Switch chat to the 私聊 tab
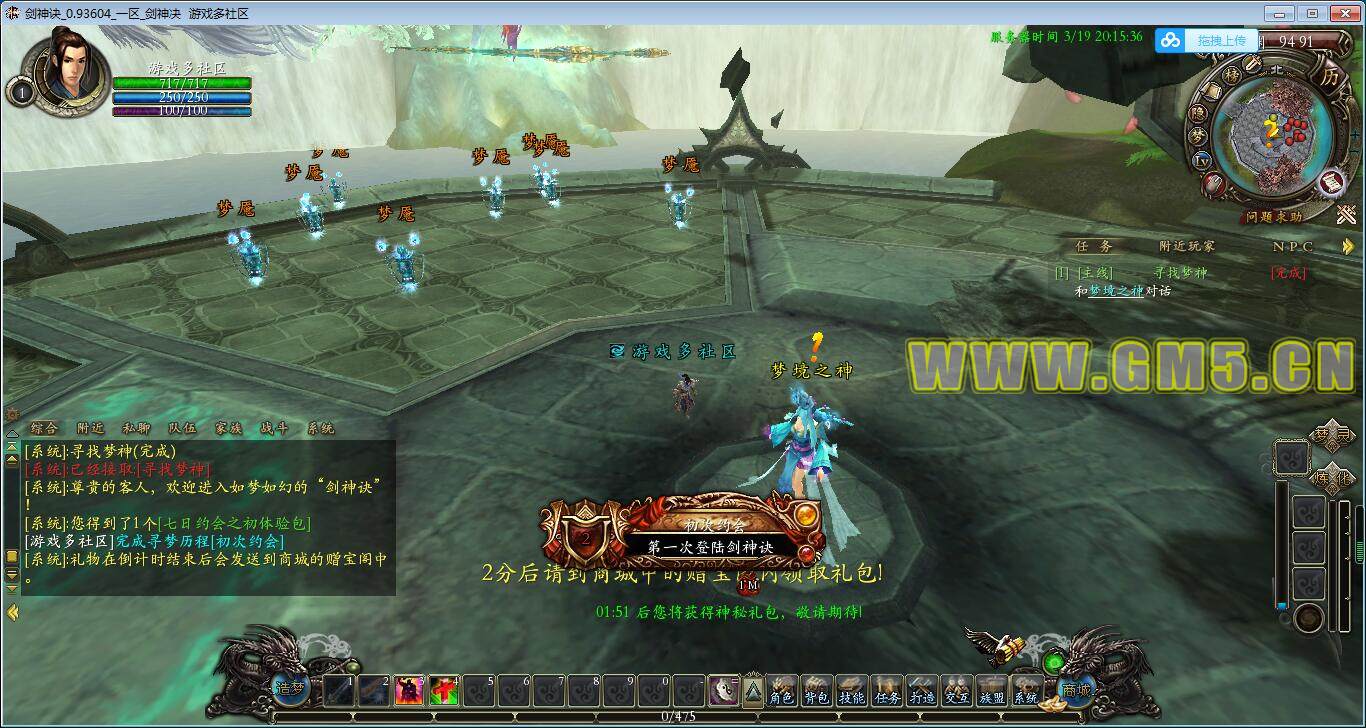Image resolution: width=1366 pixels, height=728 pixels. [x=135, y=428]
